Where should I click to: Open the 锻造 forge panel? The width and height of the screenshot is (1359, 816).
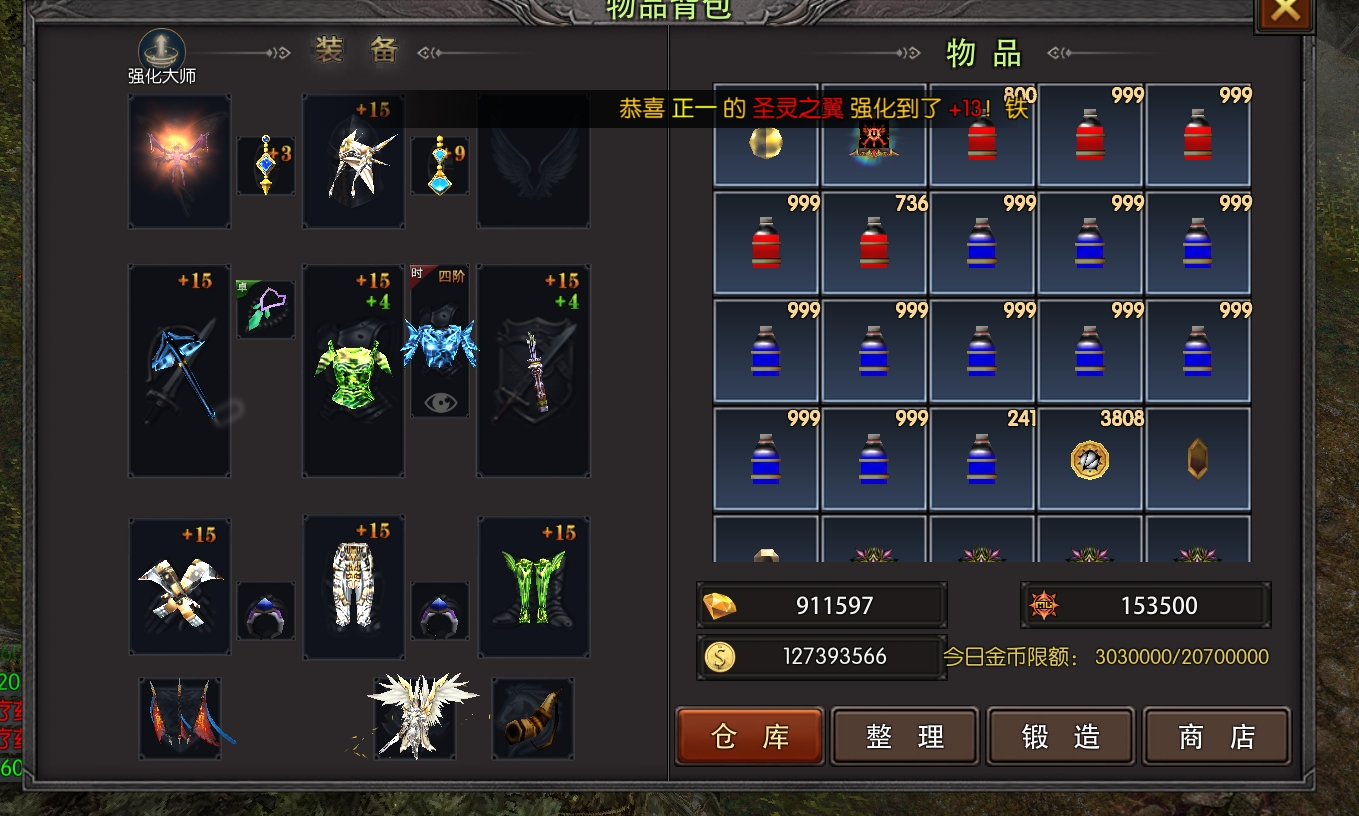pyautogui.click(x=1060, y=735)
